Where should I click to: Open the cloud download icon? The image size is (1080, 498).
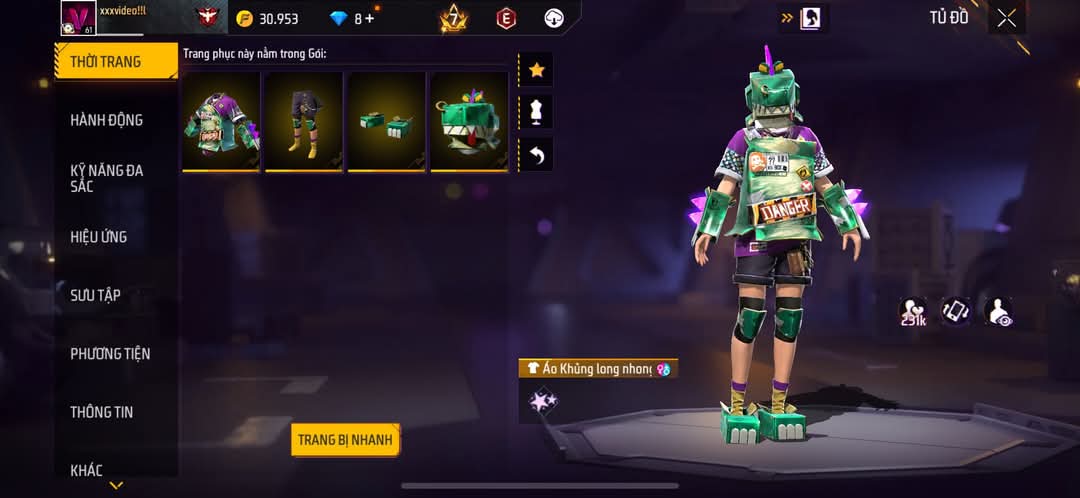(554, 18)
